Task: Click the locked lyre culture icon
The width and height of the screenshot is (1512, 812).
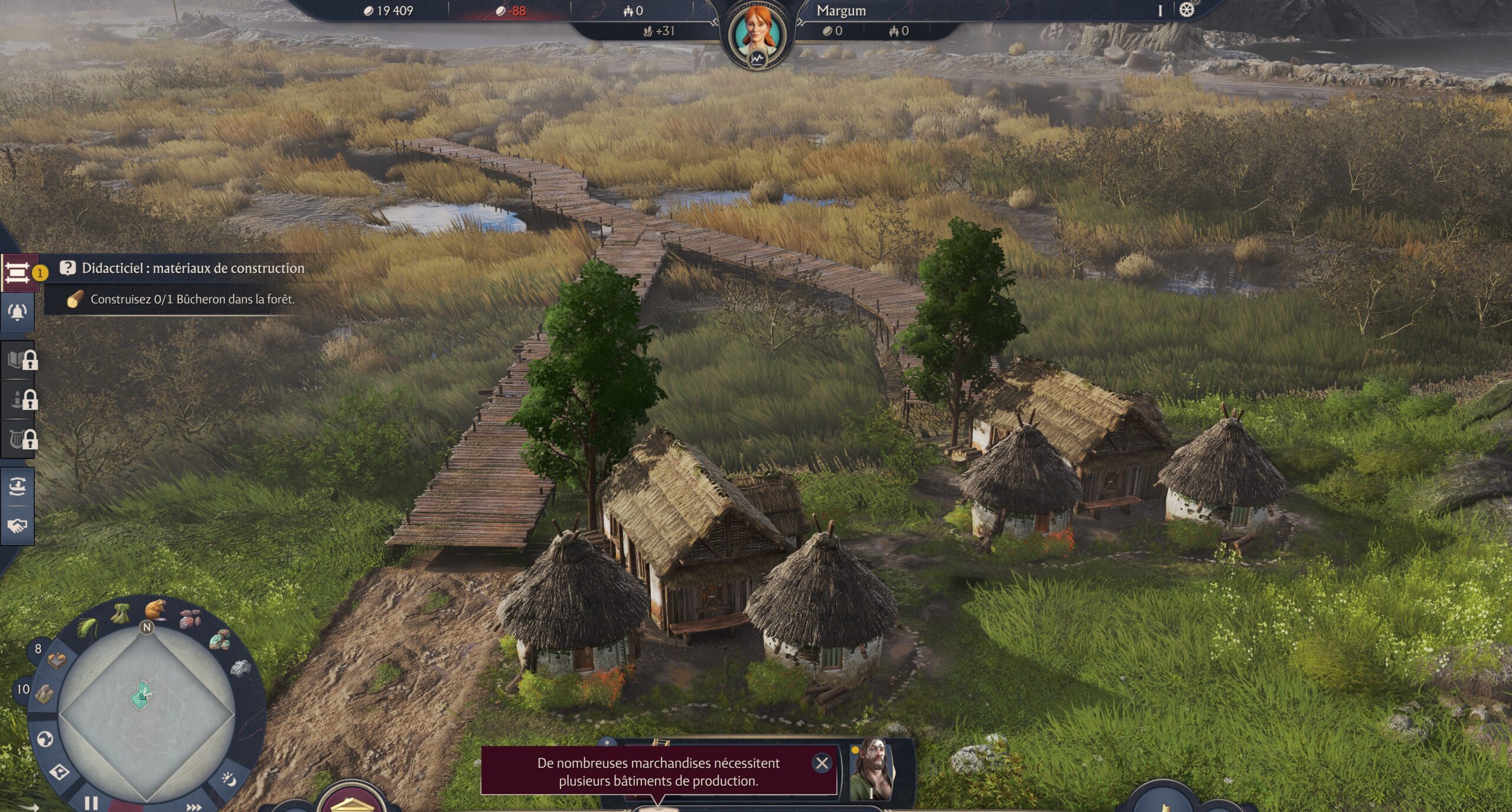Action: point(15,436)
